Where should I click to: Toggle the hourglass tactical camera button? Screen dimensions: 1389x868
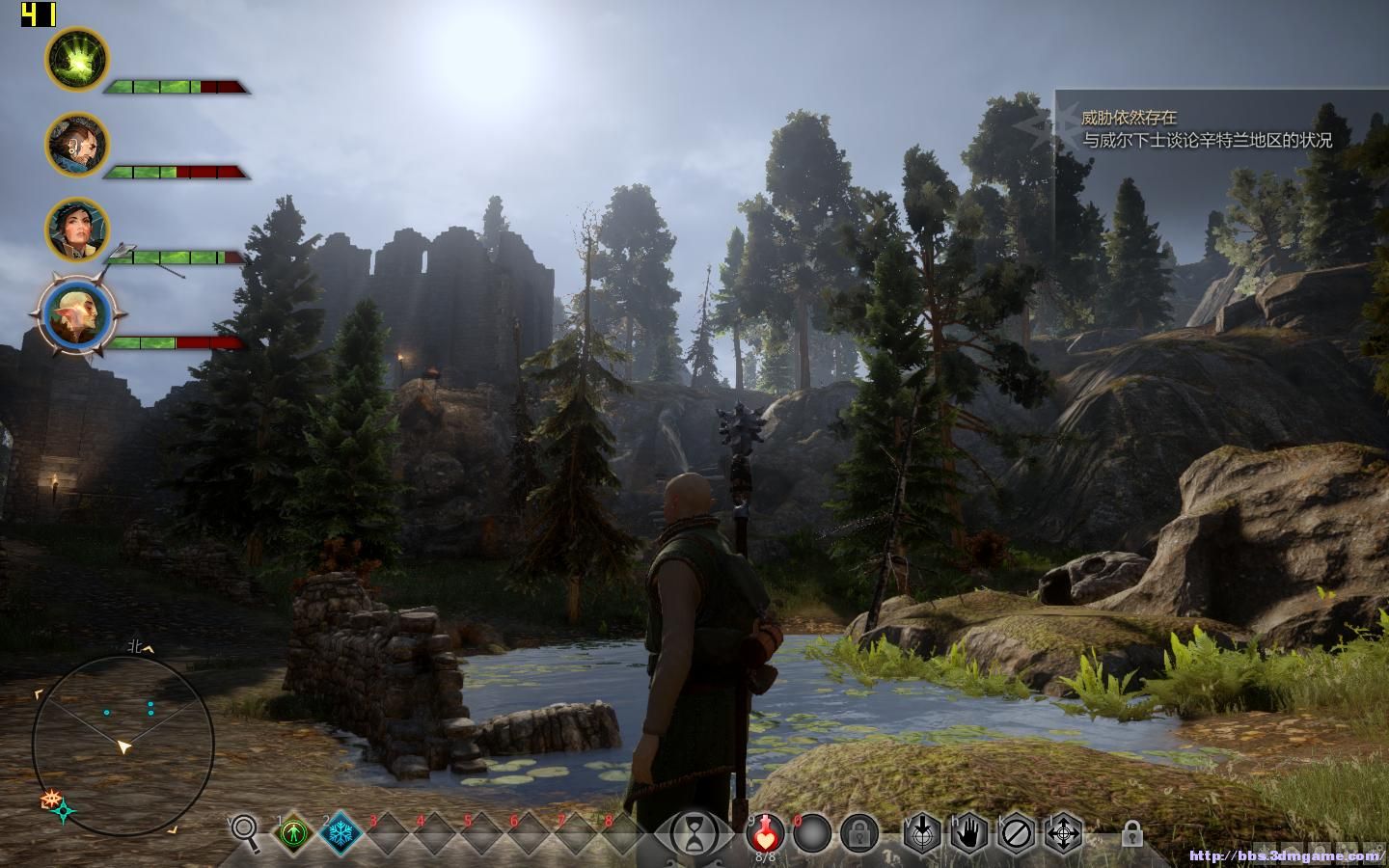[x=693, y=832]
